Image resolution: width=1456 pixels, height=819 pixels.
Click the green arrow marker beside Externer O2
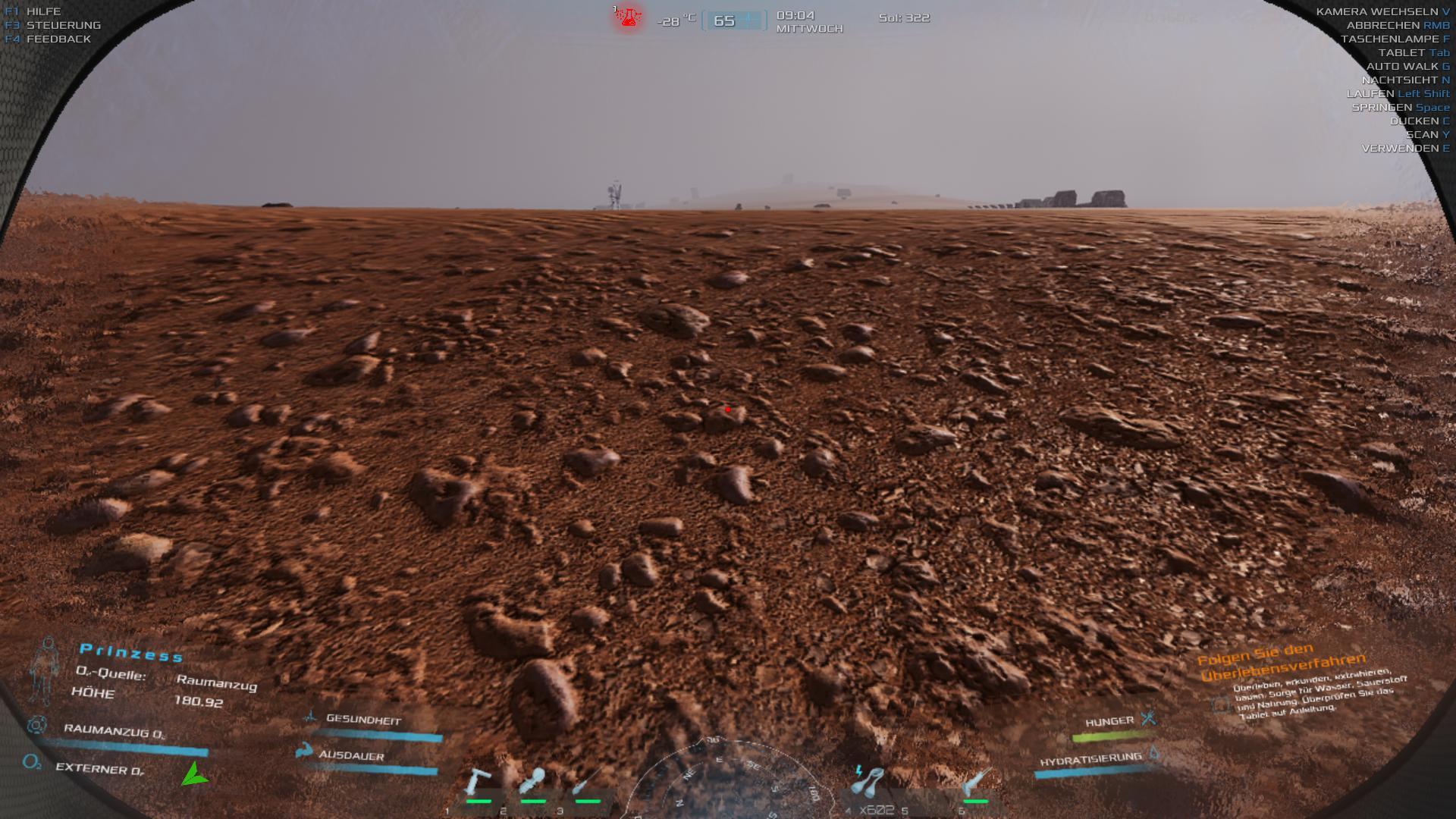pos(193,774)
